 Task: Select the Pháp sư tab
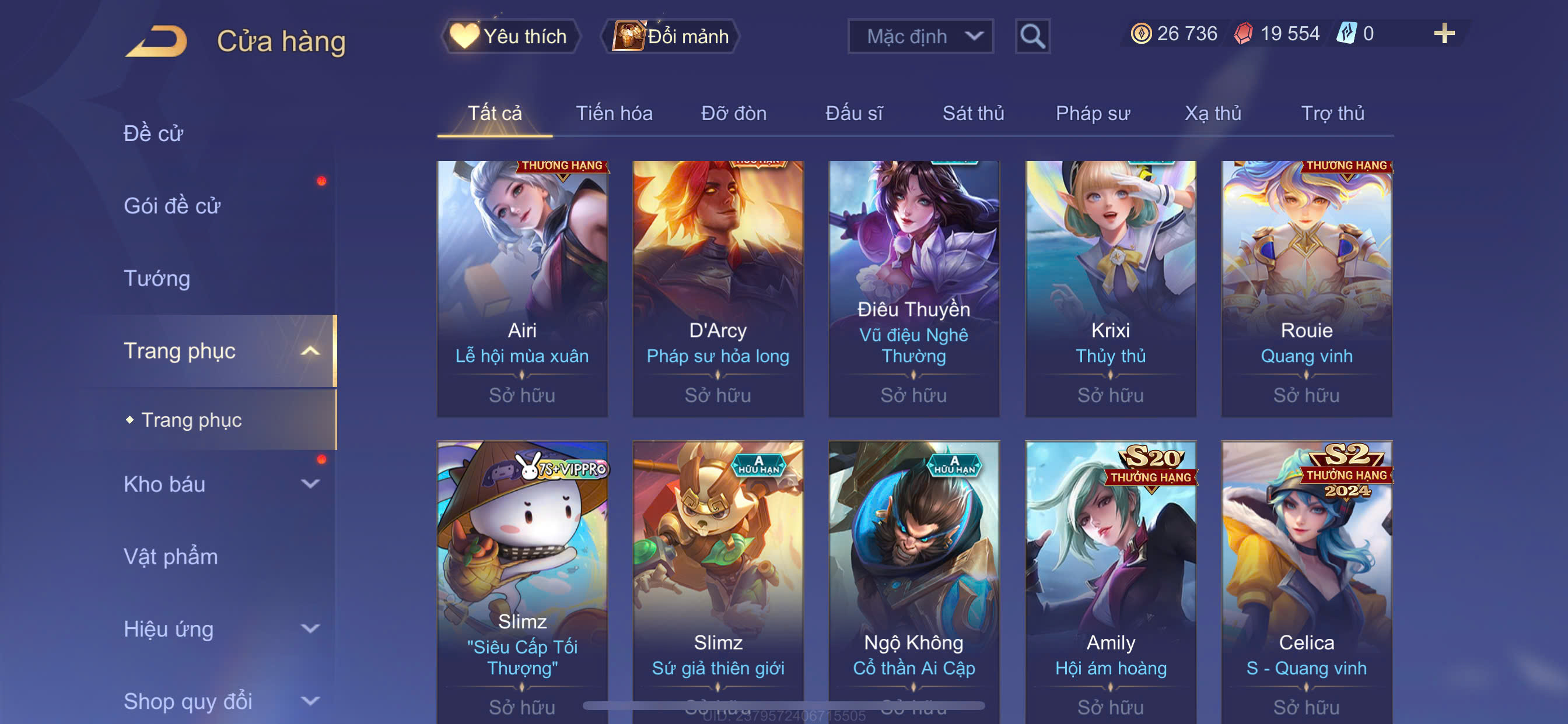pyautogui.click(x=1092, y=113)
